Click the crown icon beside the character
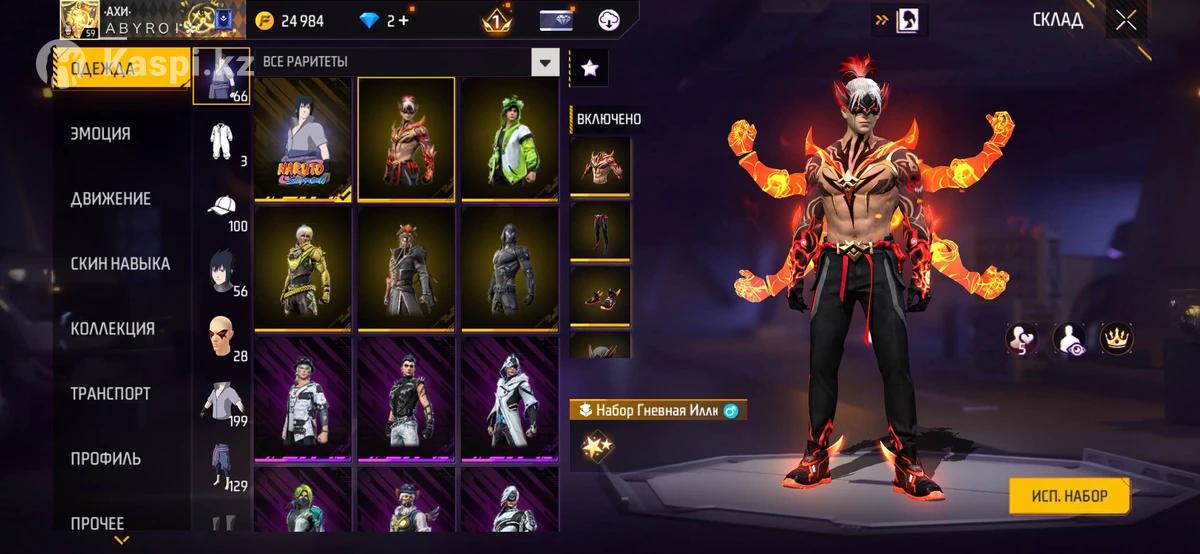1200x554 pixels. pos(1116,339)
